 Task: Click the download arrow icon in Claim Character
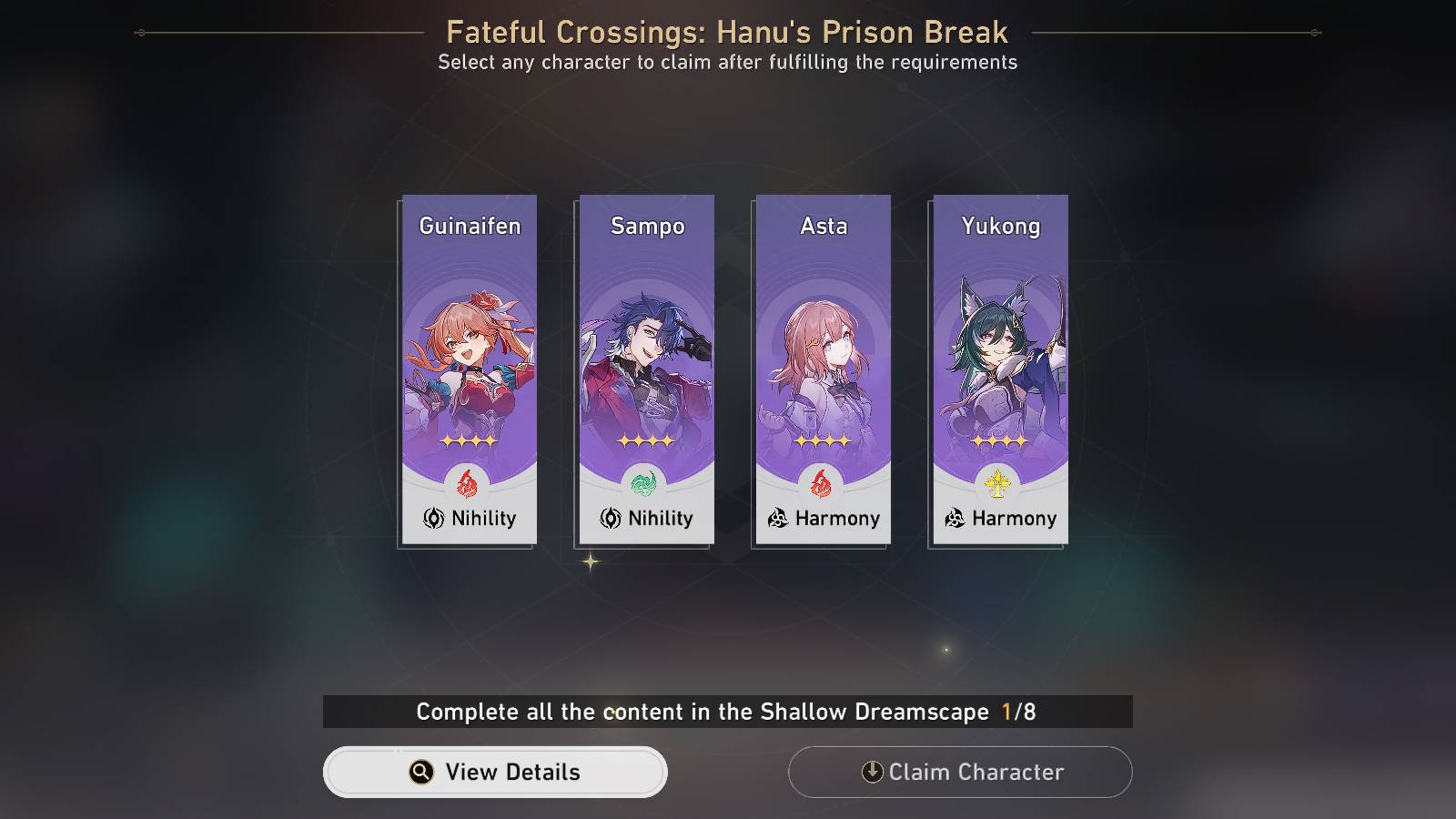(874, 772)
